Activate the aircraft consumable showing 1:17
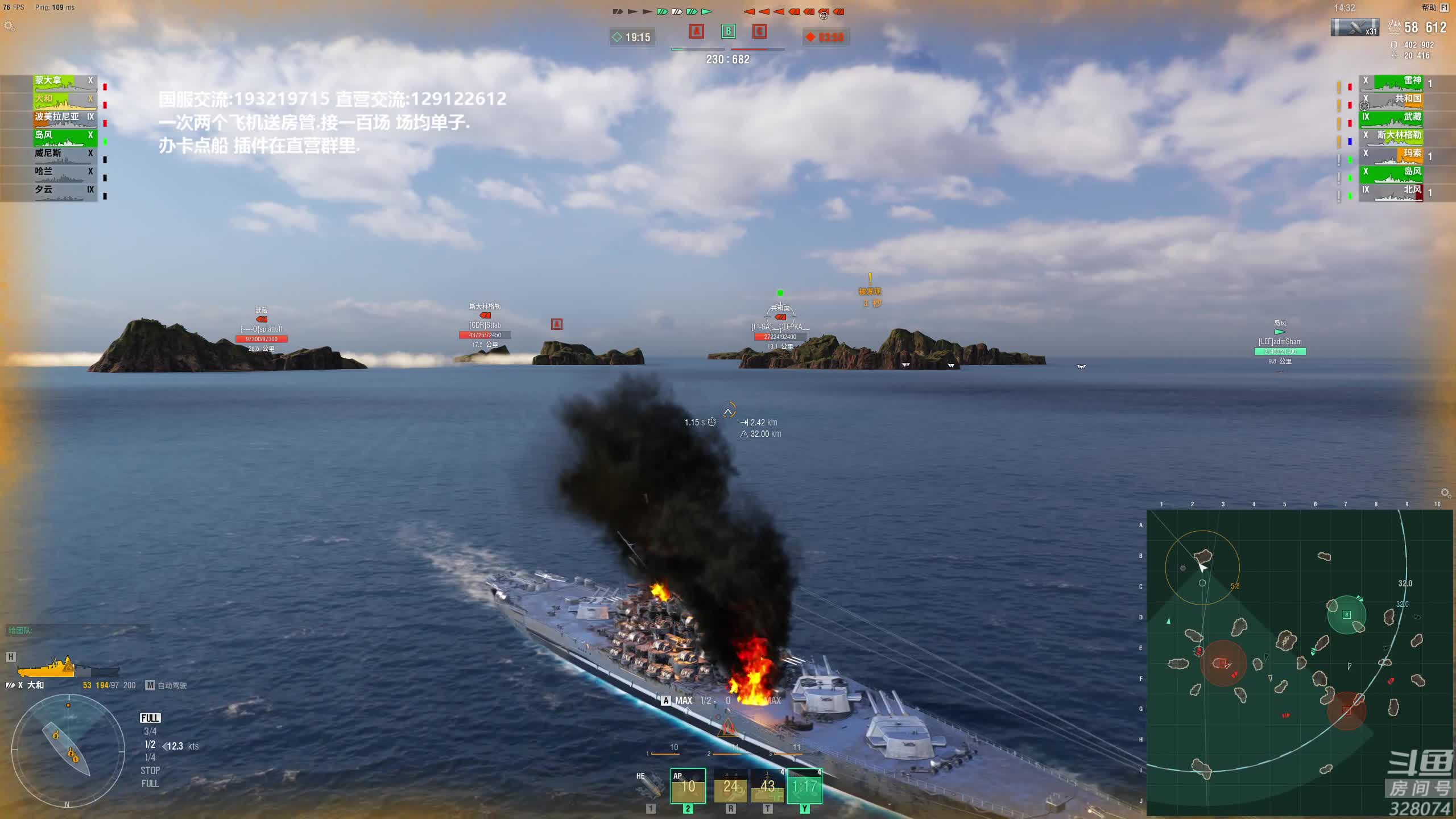The height and width of the screenshot is (819, 1456). [x=804, y=786]
